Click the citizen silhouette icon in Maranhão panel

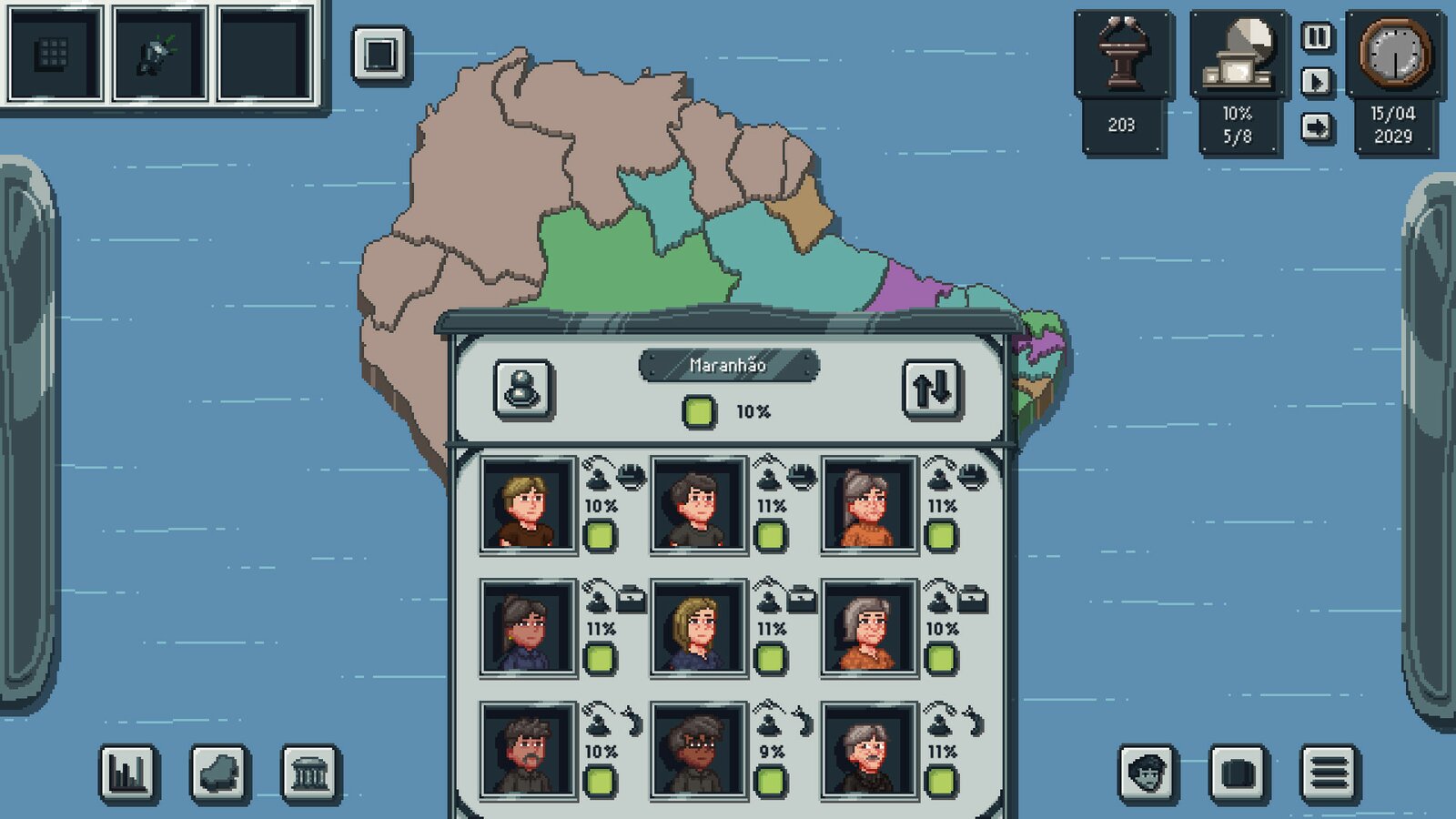(523, 388)
